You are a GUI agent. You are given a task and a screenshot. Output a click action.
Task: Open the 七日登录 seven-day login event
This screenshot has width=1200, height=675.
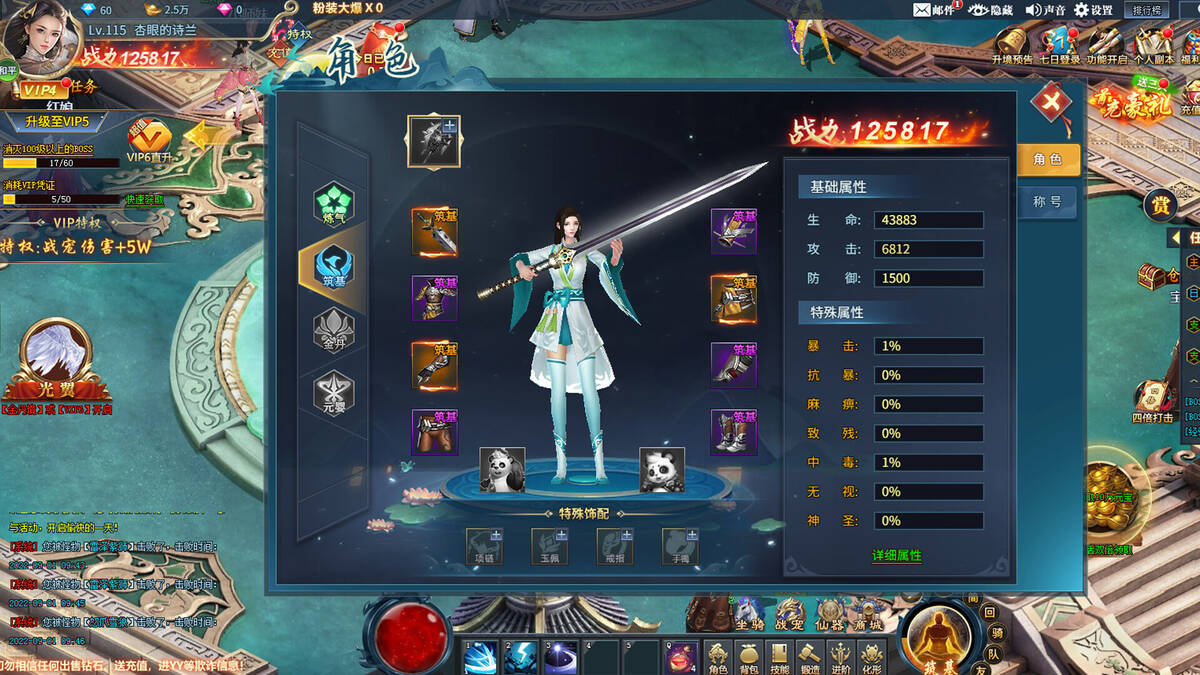click(x=1059, y=46)
